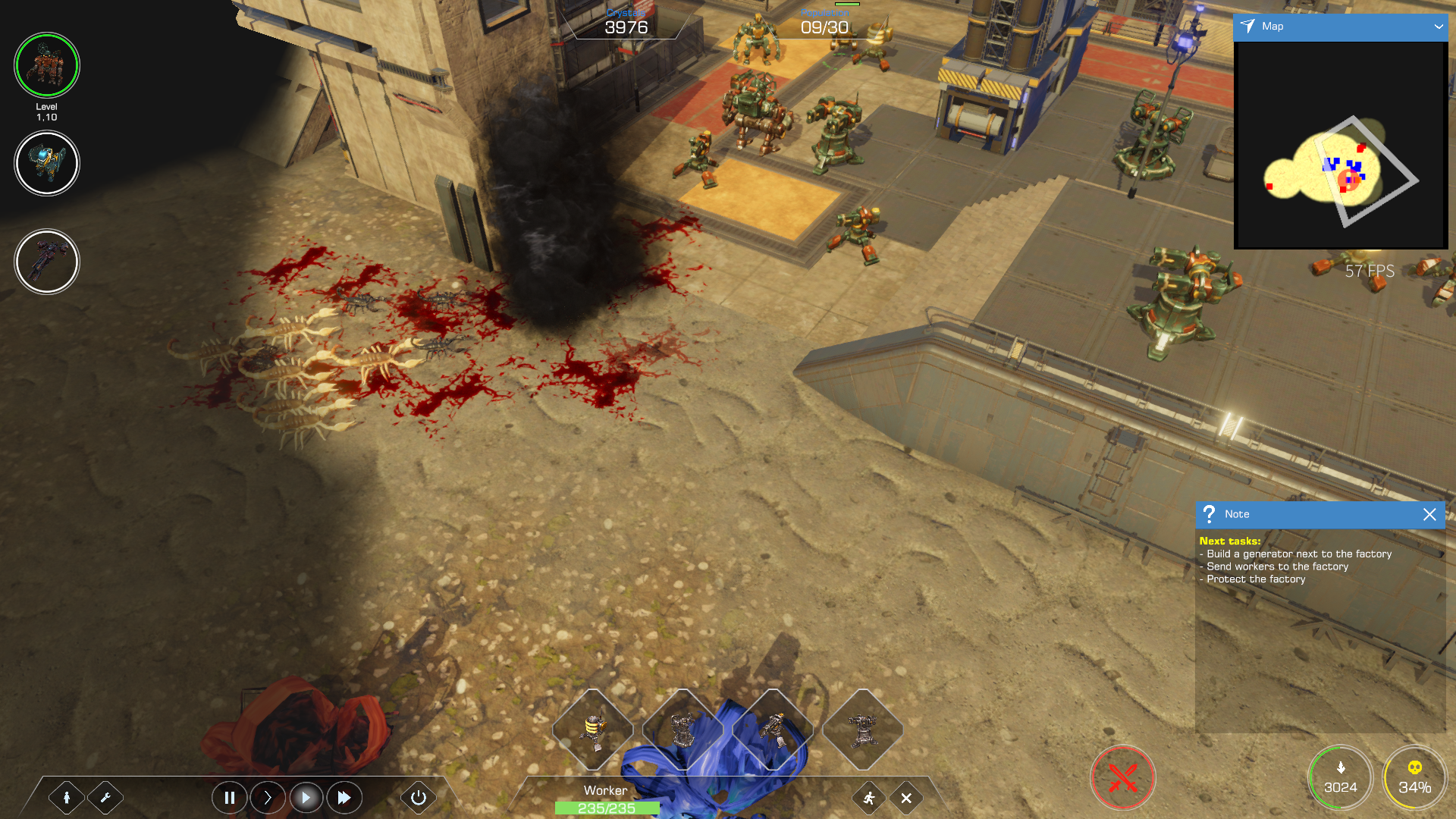Image resolution: width=1456 pixels, height=819 pixels.
Task: Click the person-figure icon button
Action: [67, 798]
